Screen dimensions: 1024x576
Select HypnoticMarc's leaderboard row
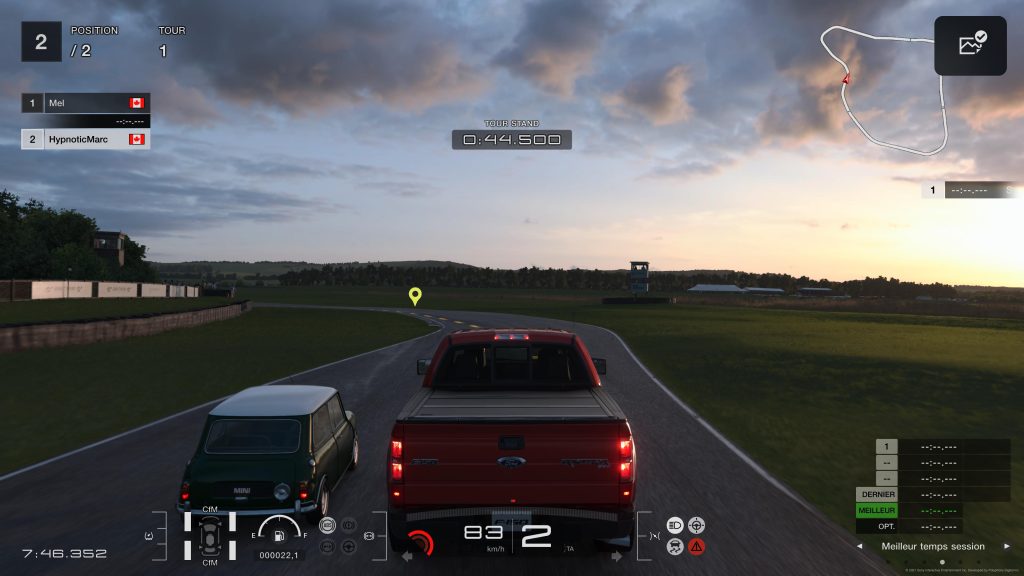[x=86, y=139]
